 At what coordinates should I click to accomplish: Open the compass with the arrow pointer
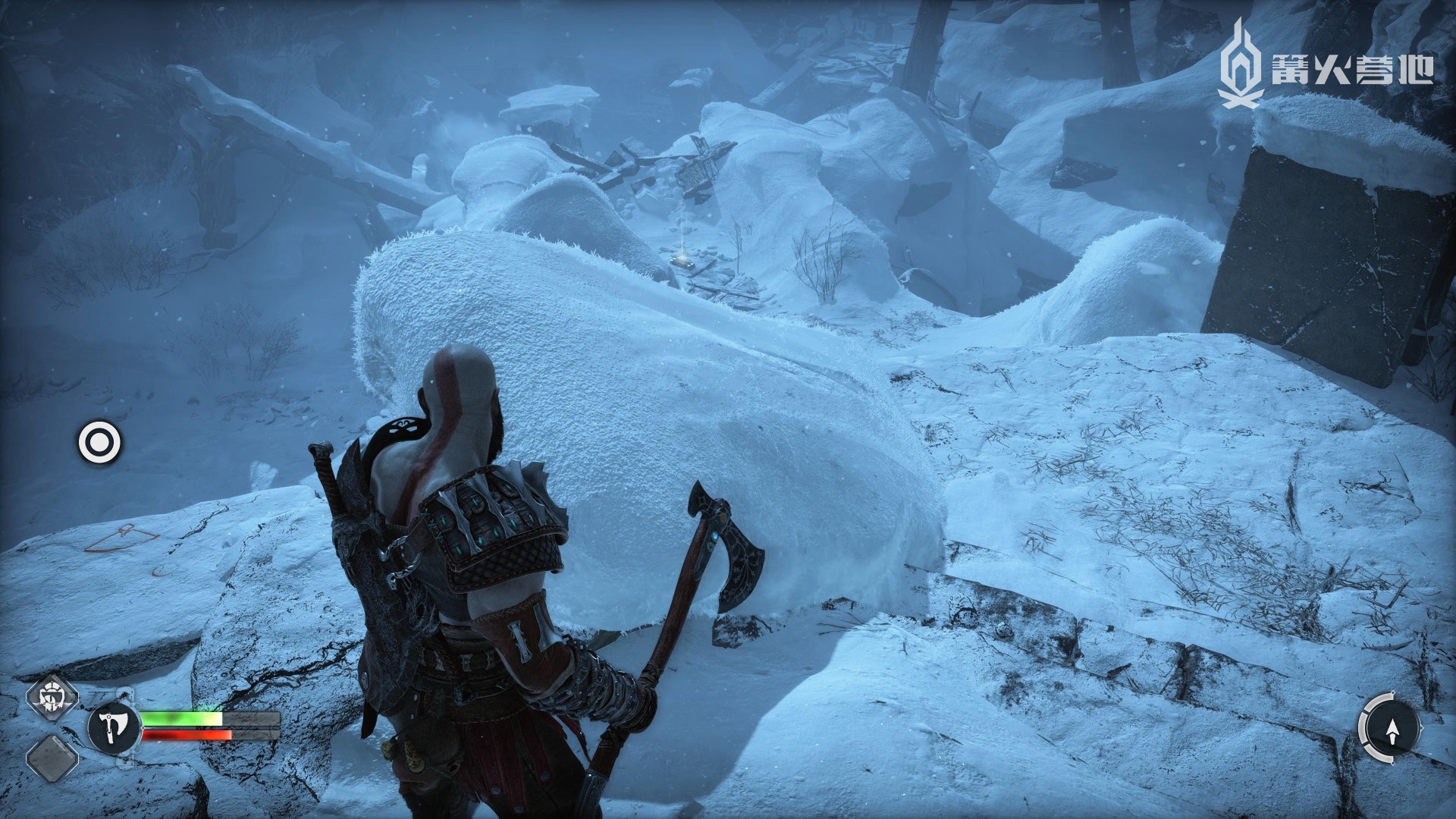click(1391, 729)
